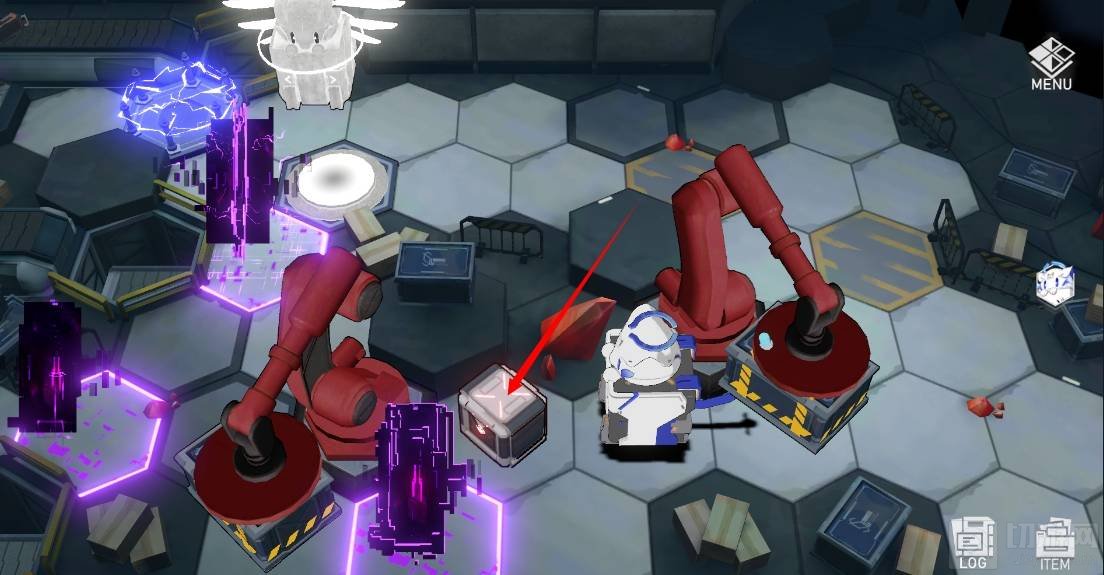The width and height of the screenshot is (1104, 575).
Task: Open the MENU button
Action: point(1051,63)
